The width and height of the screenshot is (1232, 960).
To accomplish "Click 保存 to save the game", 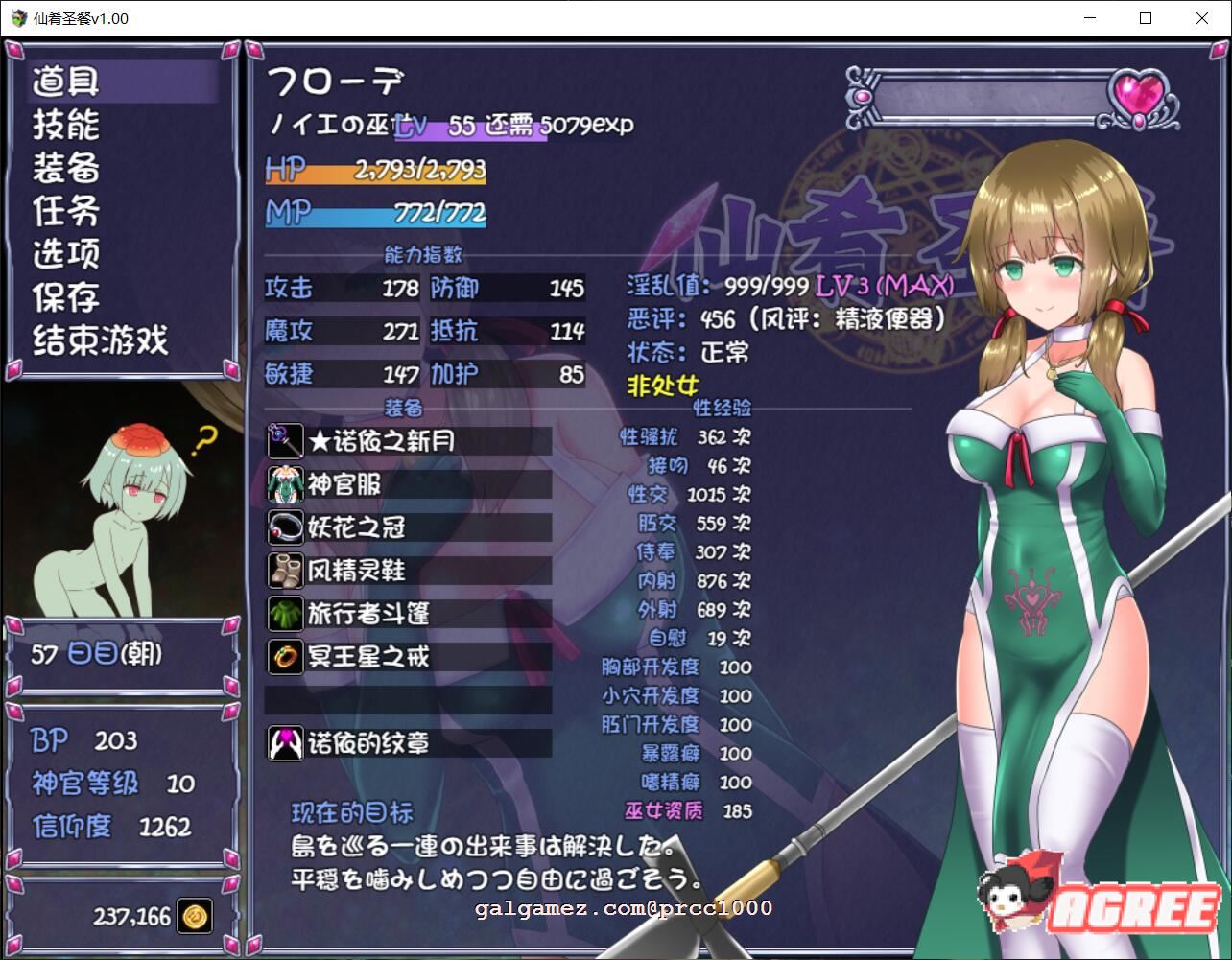I will [63, 297].
